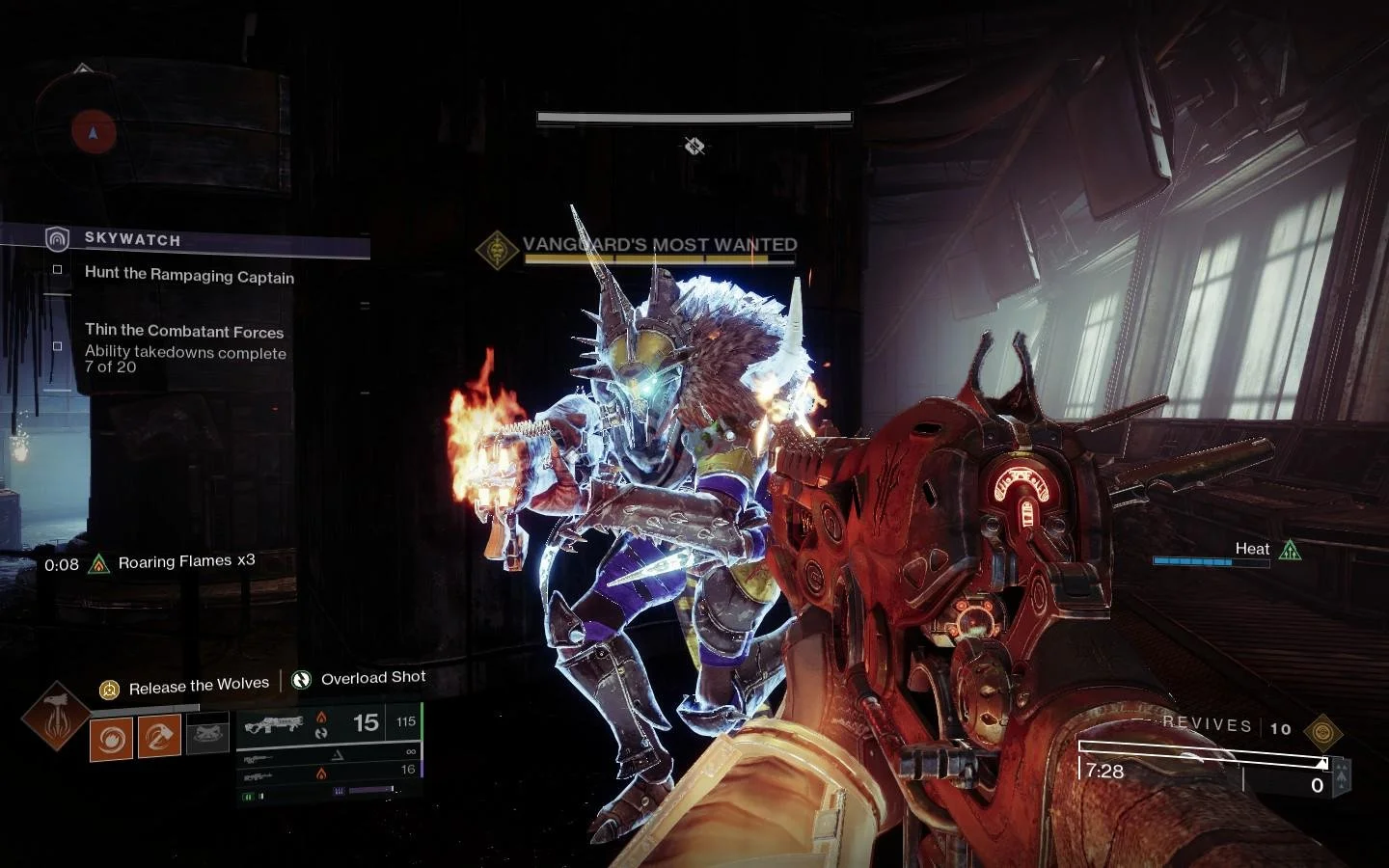Click the Overload Shot perk icon

pyautogui.click(x=302, y=680)
